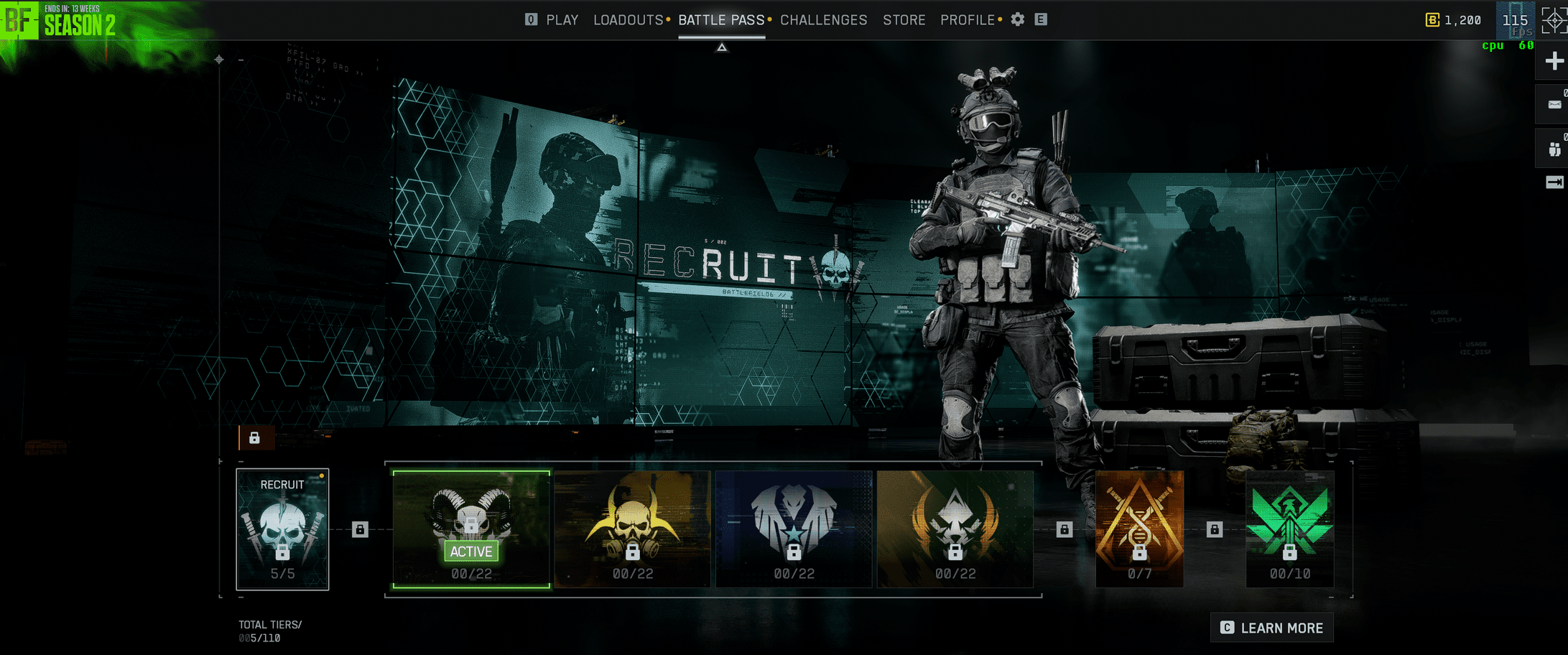Open the Play tab
This screenshot has height=655, width=1568.
(561, 20)
